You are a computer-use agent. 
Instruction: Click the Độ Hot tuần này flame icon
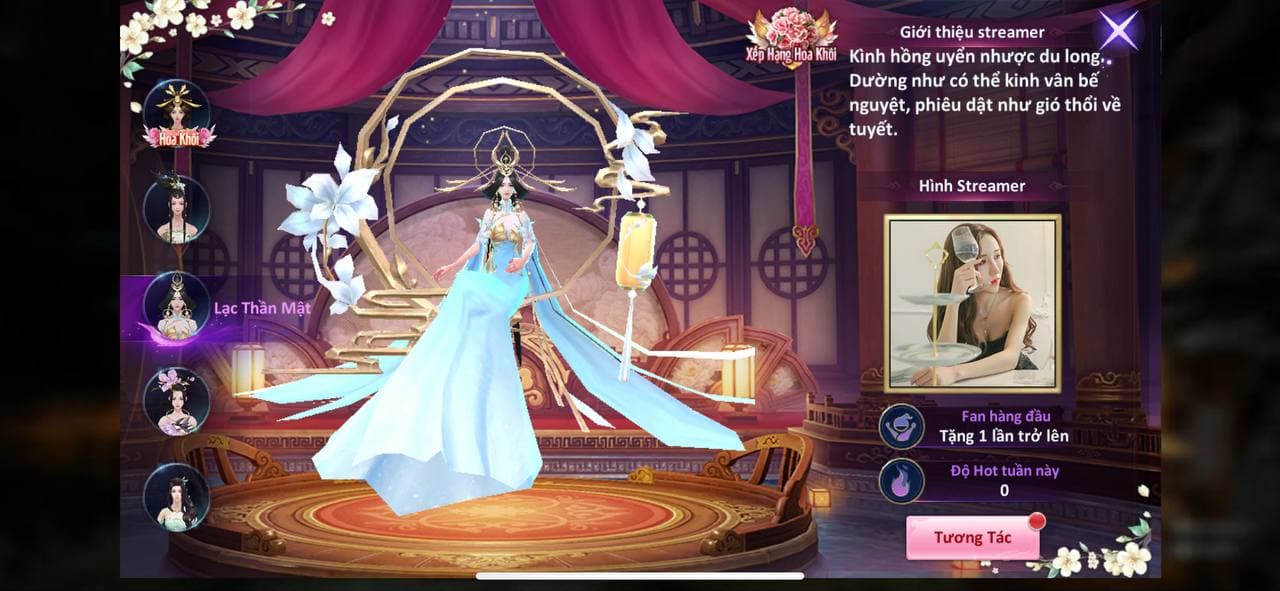coord(901,480)
